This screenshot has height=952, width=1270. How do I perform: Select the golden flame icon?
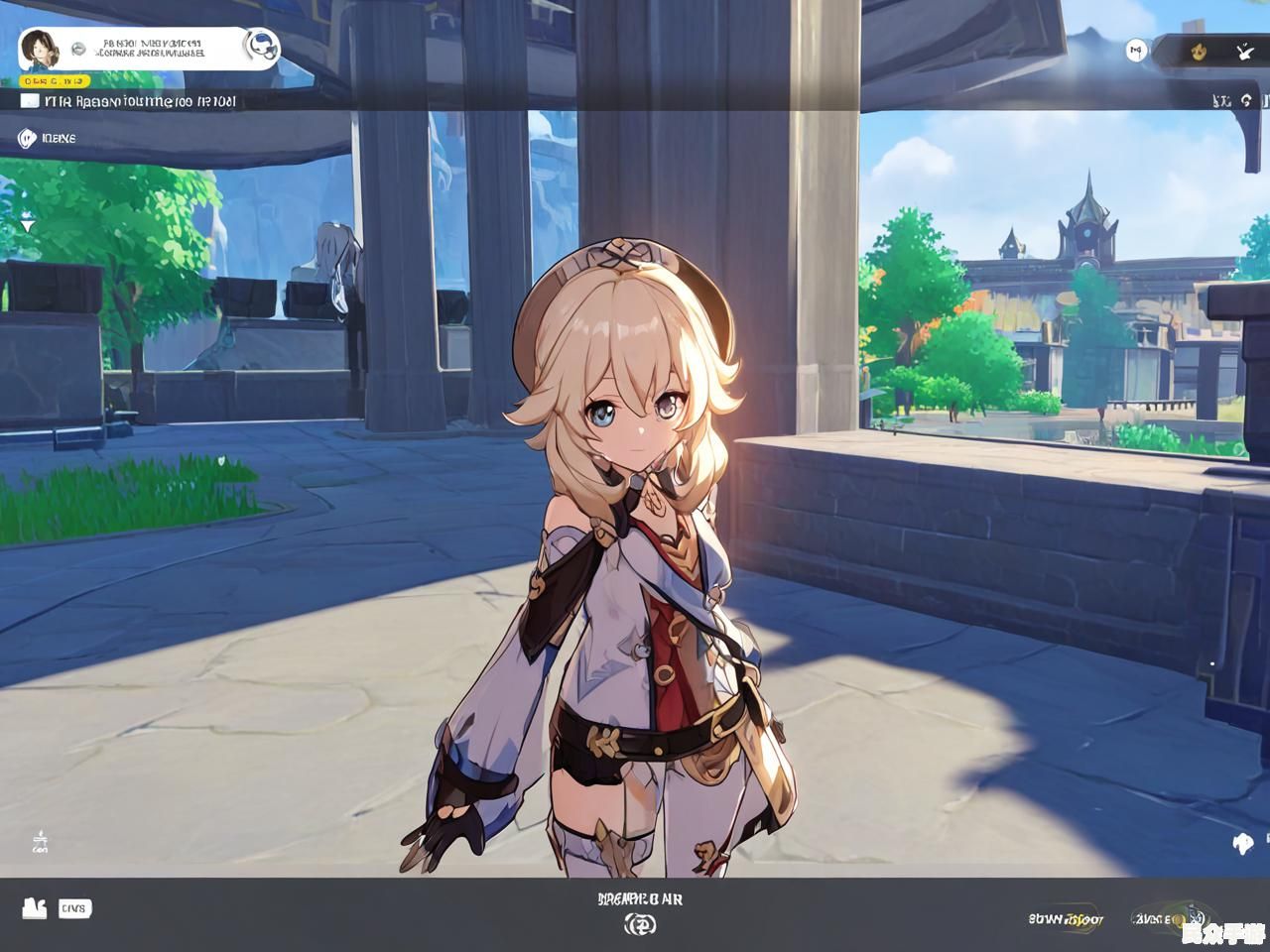(x=1197, y=51)
